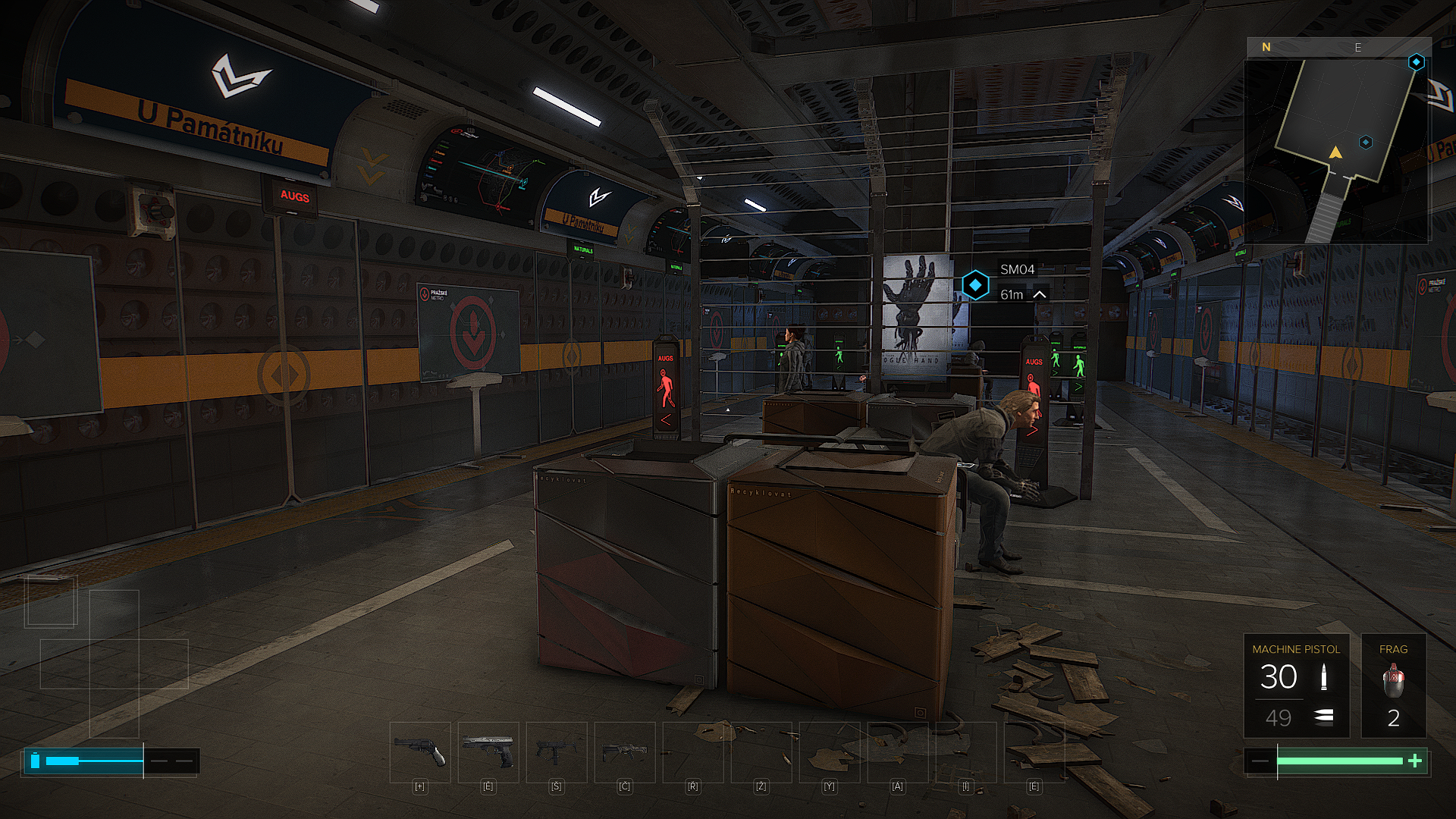This screenshot has width=1456, height=819.
Task: Choose the machine pistol hotbar slot
Action: click(557, 752)
